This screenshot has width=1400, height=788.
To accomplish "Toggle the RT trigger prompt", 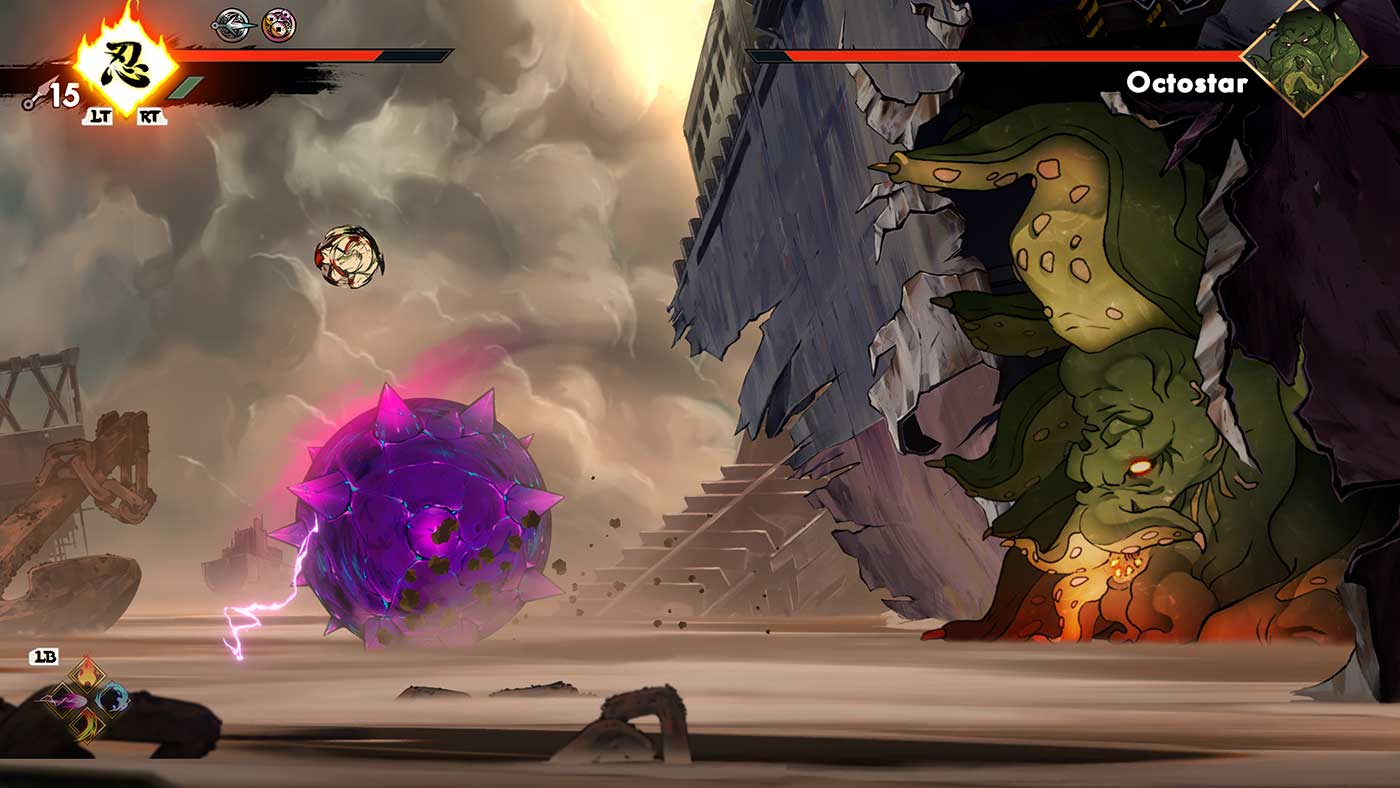I will click(150, 117).
